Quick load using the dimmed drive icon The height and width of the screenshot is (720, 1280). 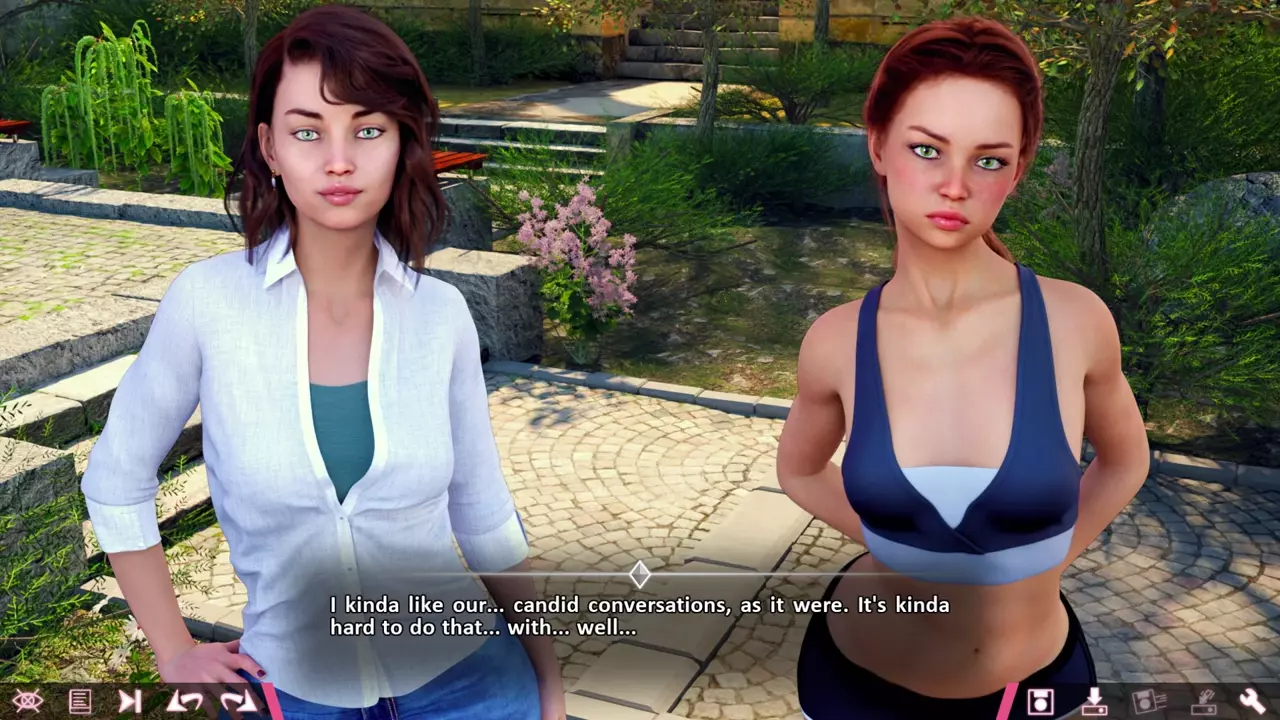(1202, 701)
